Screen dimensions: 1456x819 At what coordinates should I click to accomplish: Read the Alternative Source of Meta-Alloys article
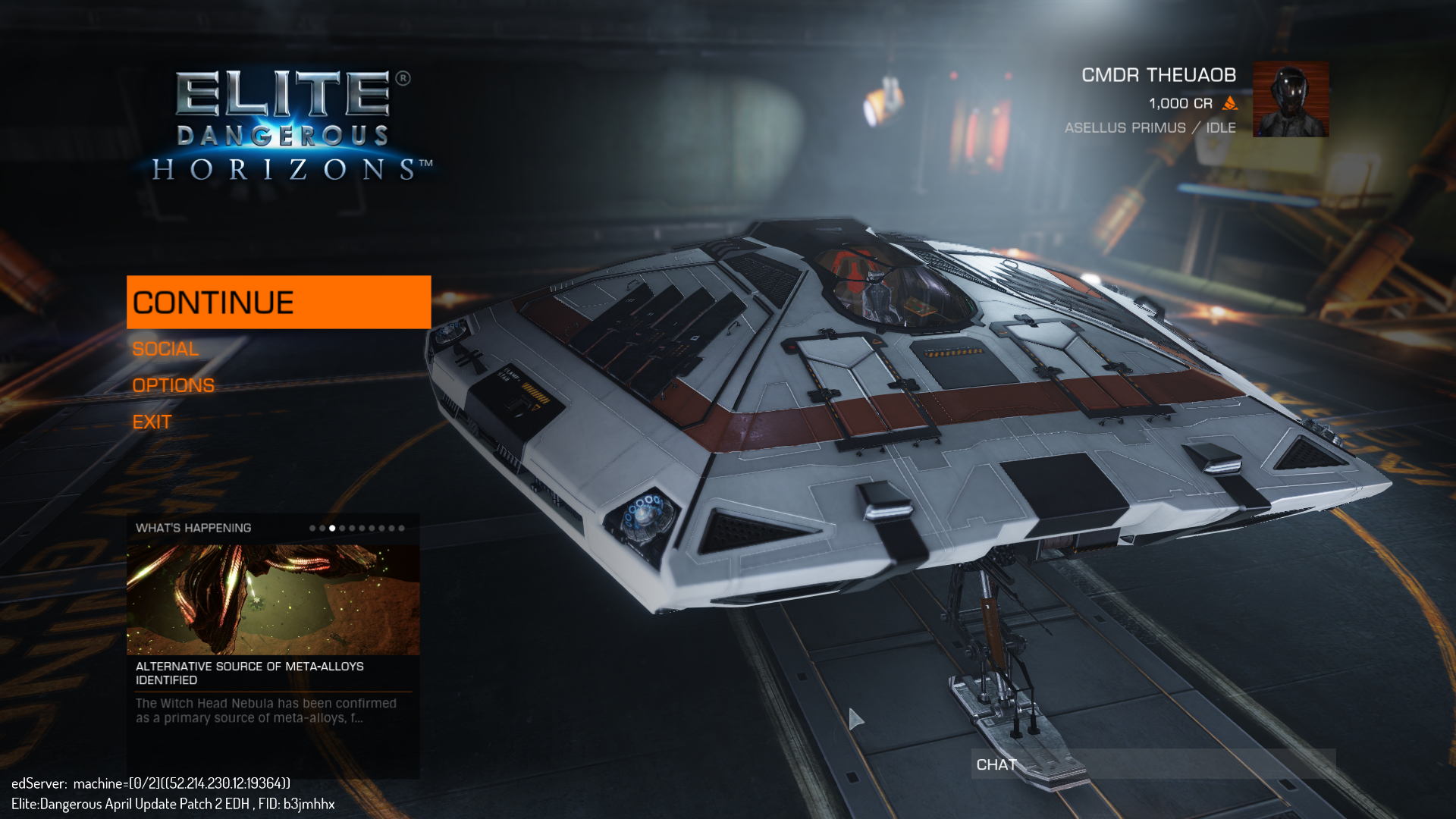249,673
